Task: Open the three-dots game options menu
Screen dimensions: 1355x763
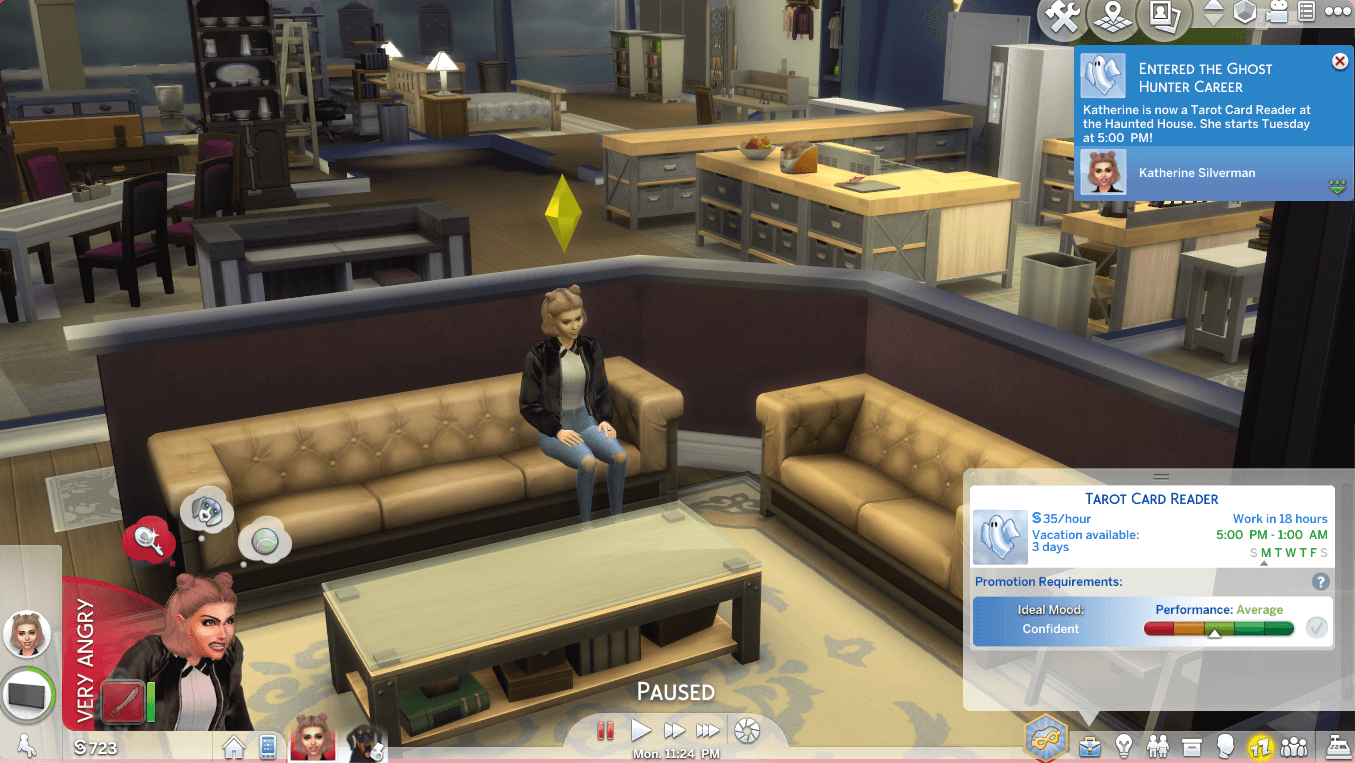Action: point(1338,12)
